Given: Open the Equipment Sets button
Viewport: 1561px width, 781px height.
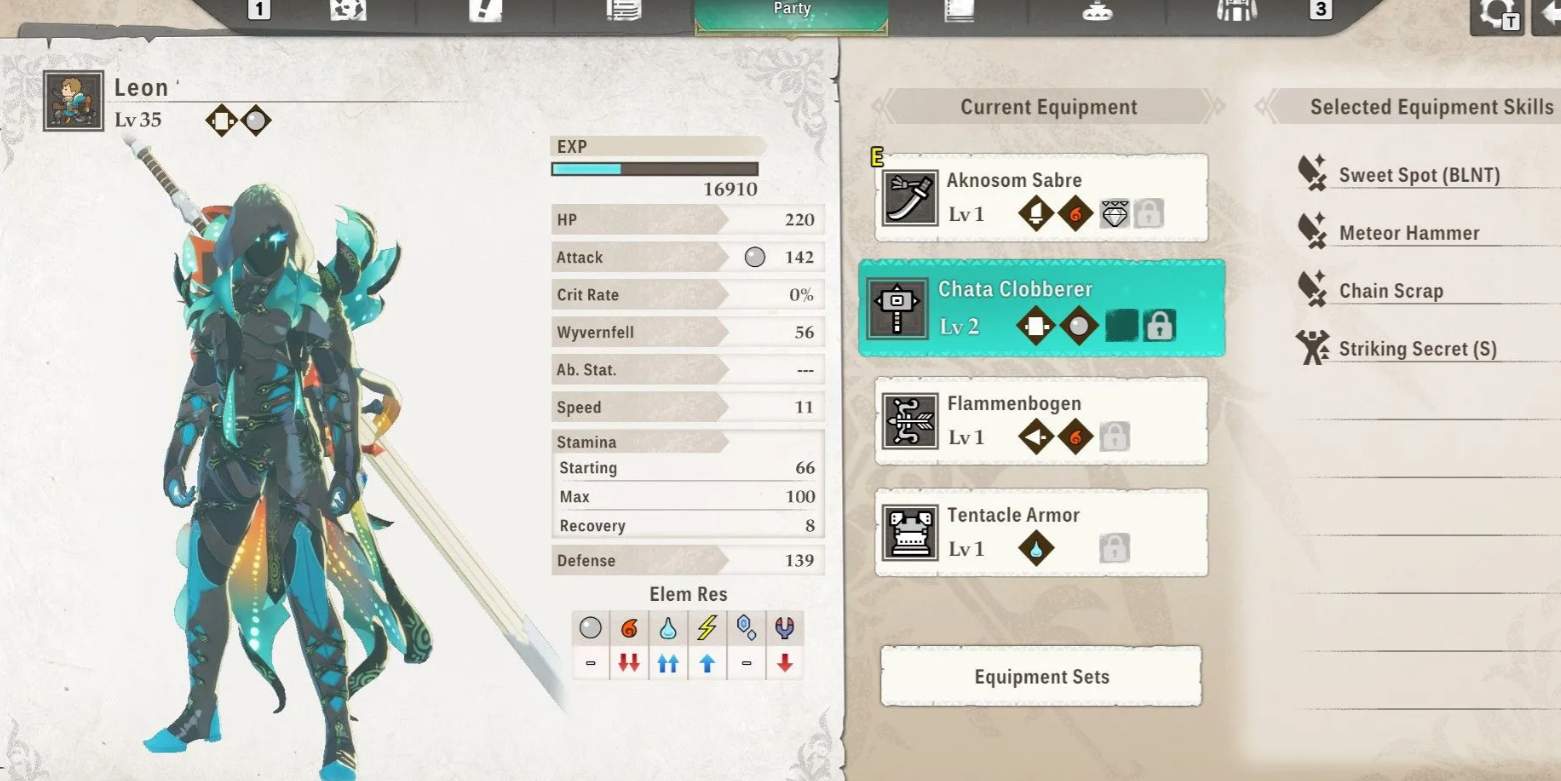Looking at the screenshot, I should [1041, 677].
